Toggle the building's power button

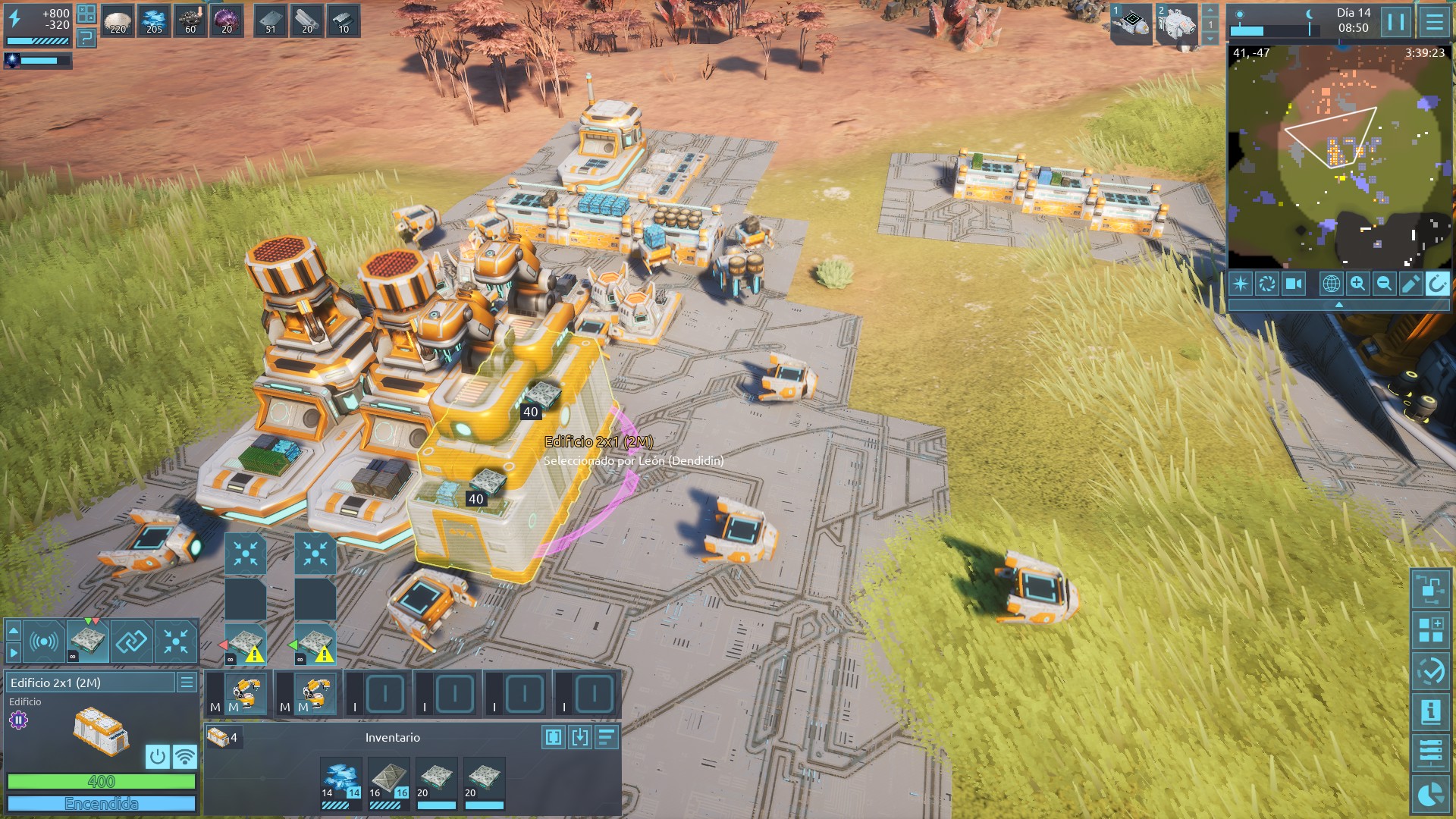click(x=158, y=756)
